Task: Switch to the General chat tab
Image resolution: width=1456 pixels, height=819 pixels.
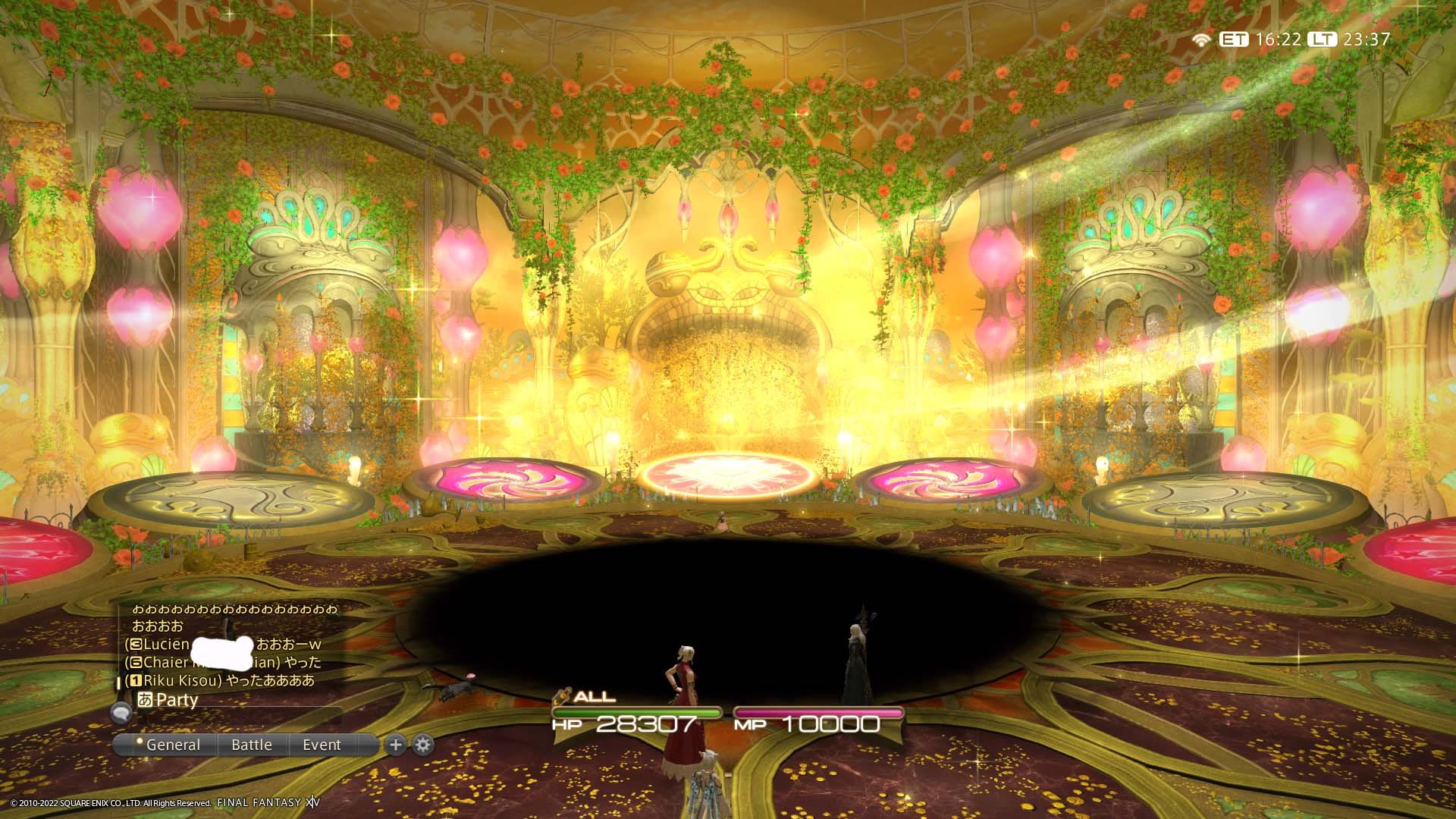Action: [173, 745]
